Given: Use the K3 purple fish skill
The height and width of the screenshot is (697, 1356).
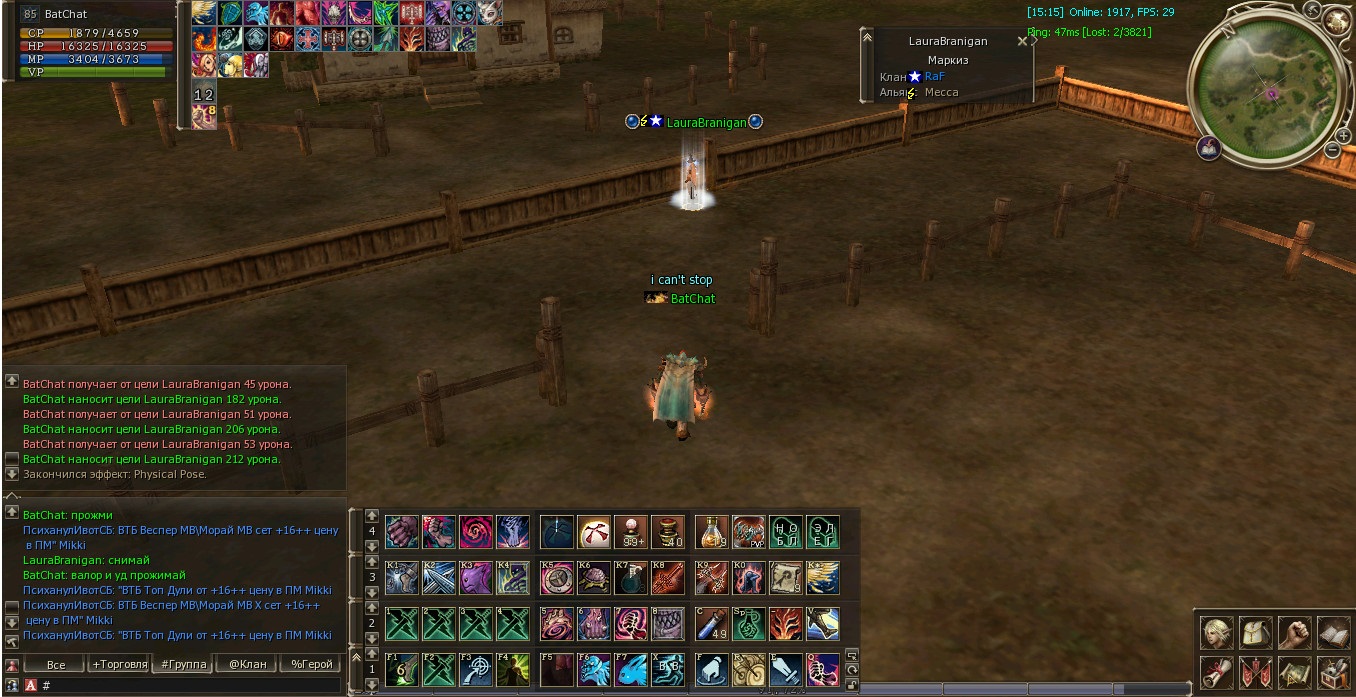Looking at the screenshot, I should pyautogui.click(x=476, y=577).
